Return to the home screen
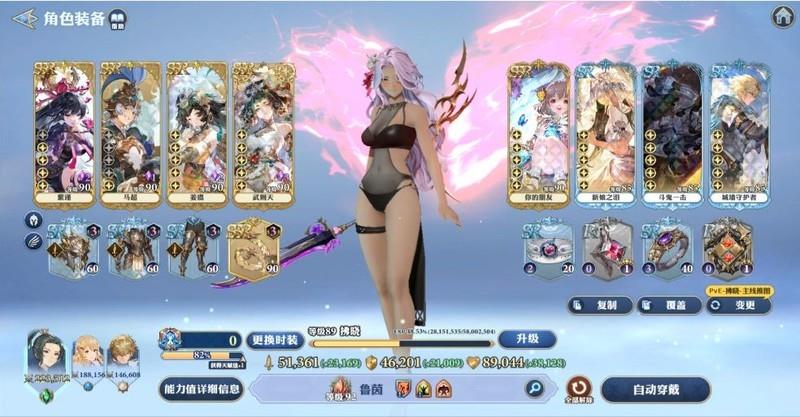The image size is (800, 417). (x=783, y=16)
